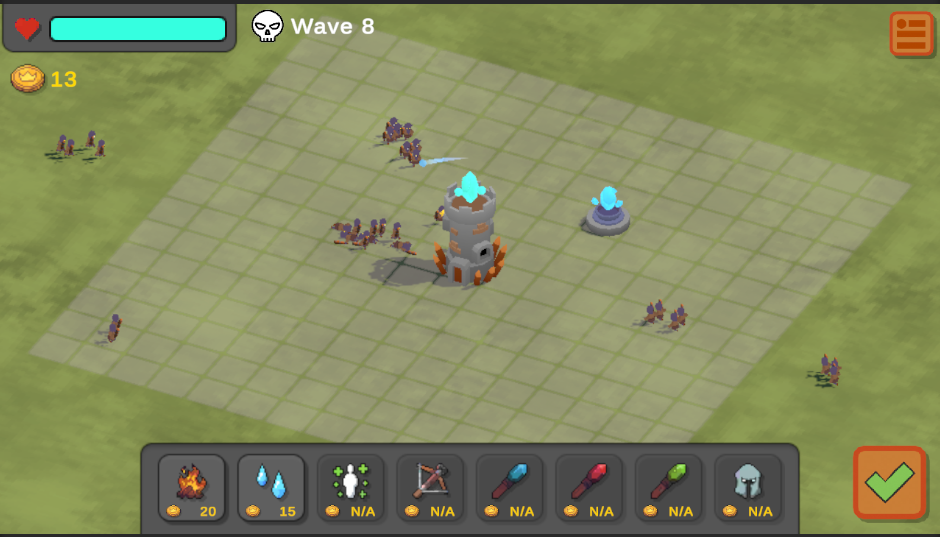Select the red crystal staff slot
Viewport: 940px width, 537px height.
click(589, 488)
